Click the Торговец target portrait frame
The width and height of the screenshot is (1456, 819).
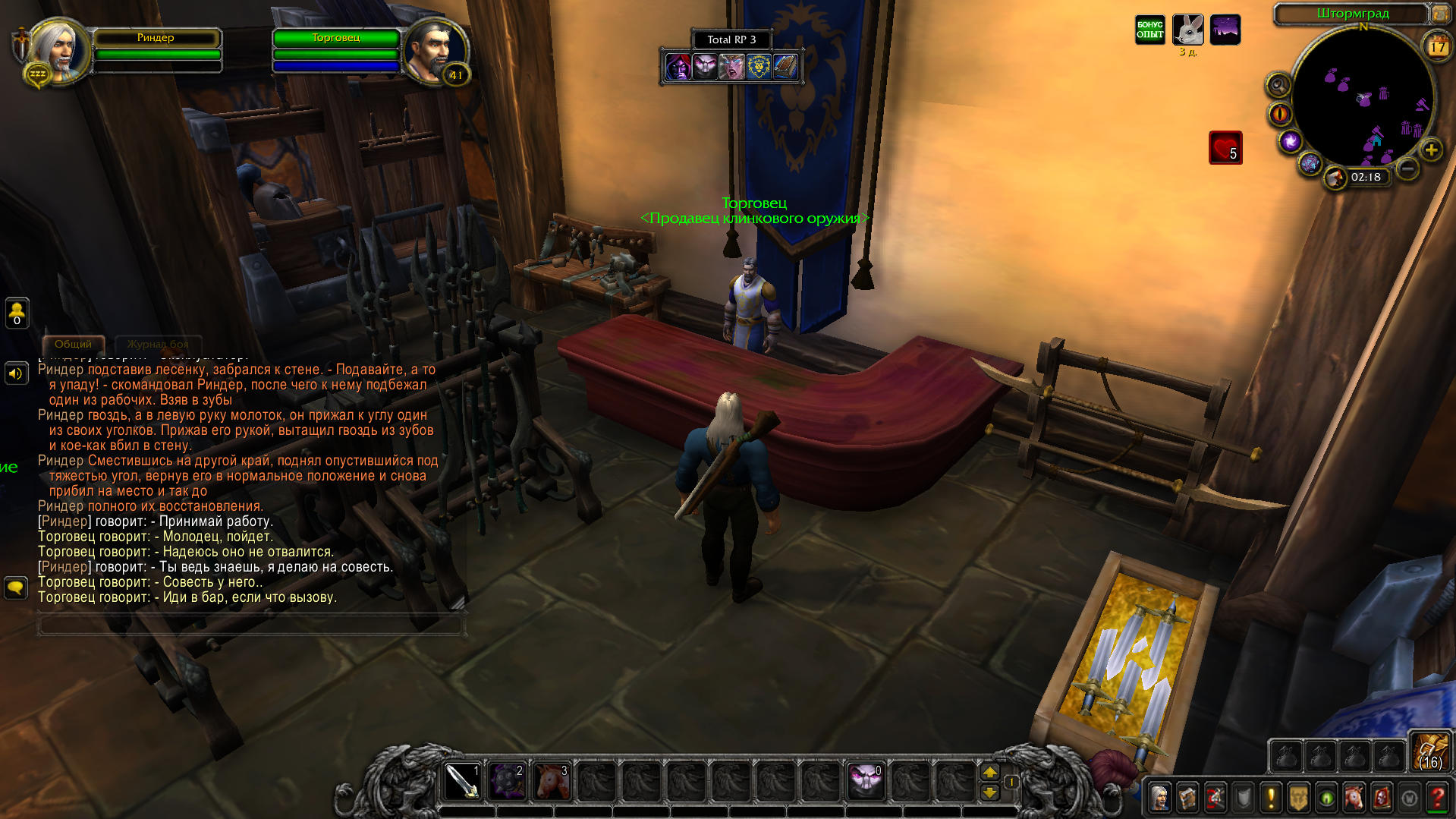pos(436,50)
